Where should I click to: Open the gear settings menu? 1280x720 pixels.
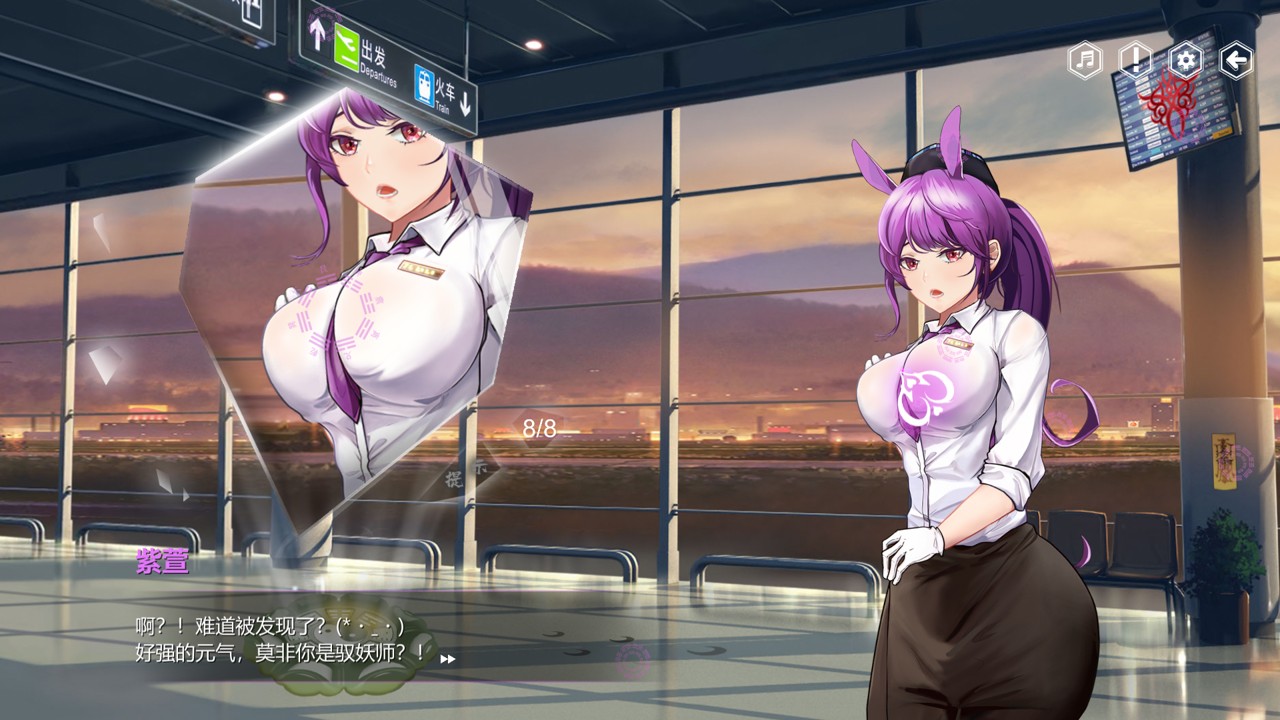click(x=1186, y=61)
